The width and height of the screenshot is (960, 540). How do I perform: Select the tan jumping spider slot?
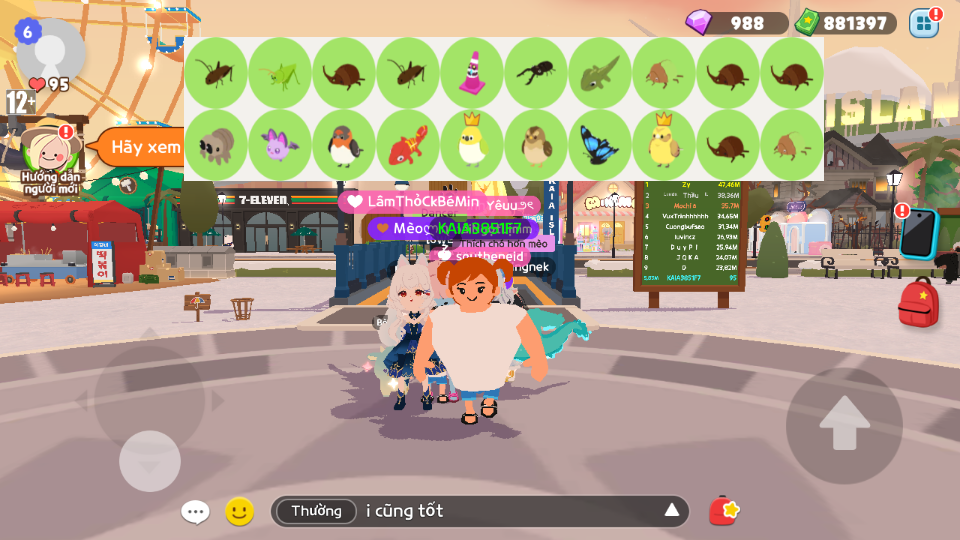(x=216, y=145)
